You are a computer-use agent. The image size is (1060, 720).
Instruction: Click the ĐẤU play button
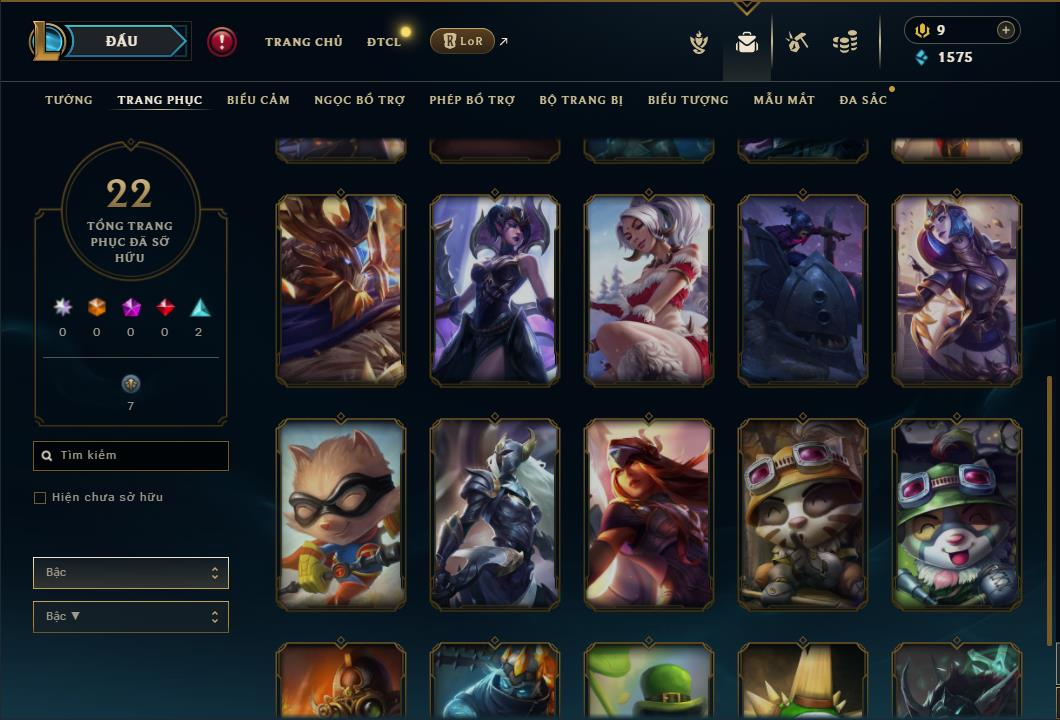click(122, 41)
